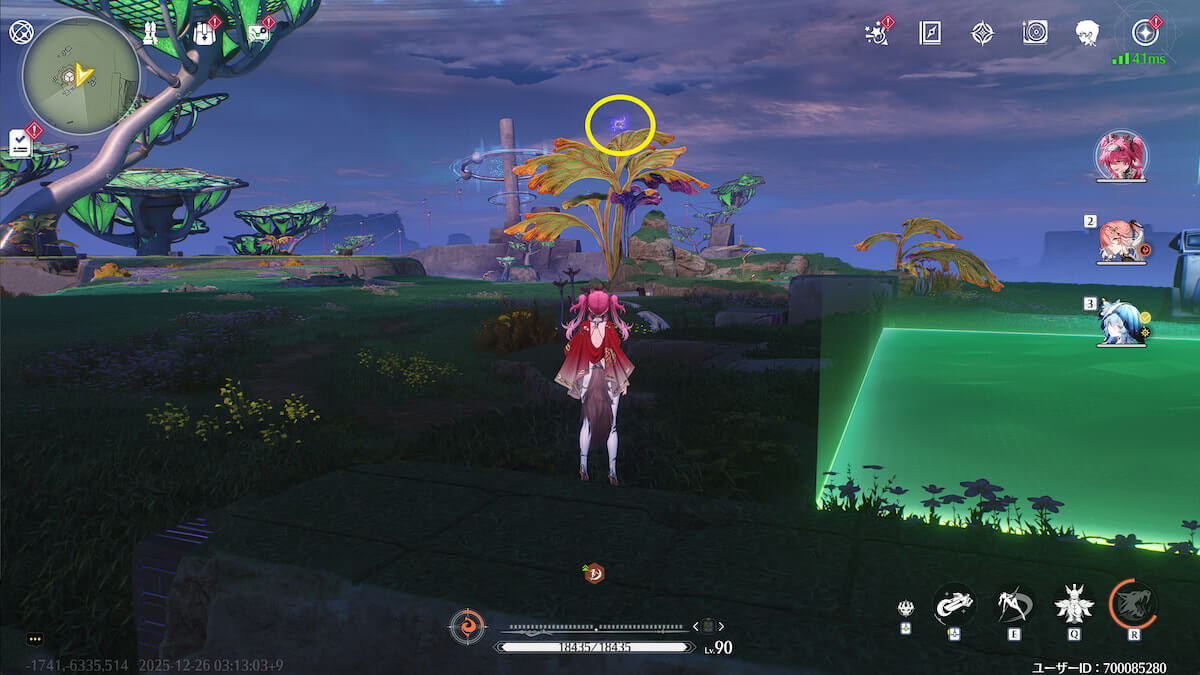Open the character head profile icon

(x=1087, y=33)
